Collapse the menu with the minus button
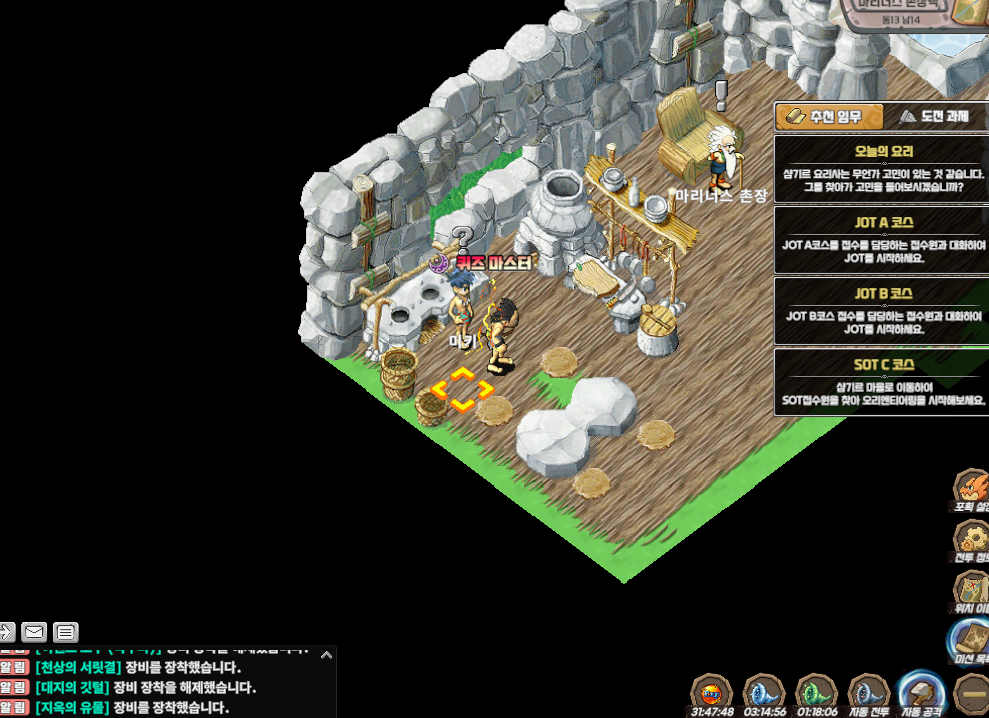The image size is (989, 718). coord(970,692)
